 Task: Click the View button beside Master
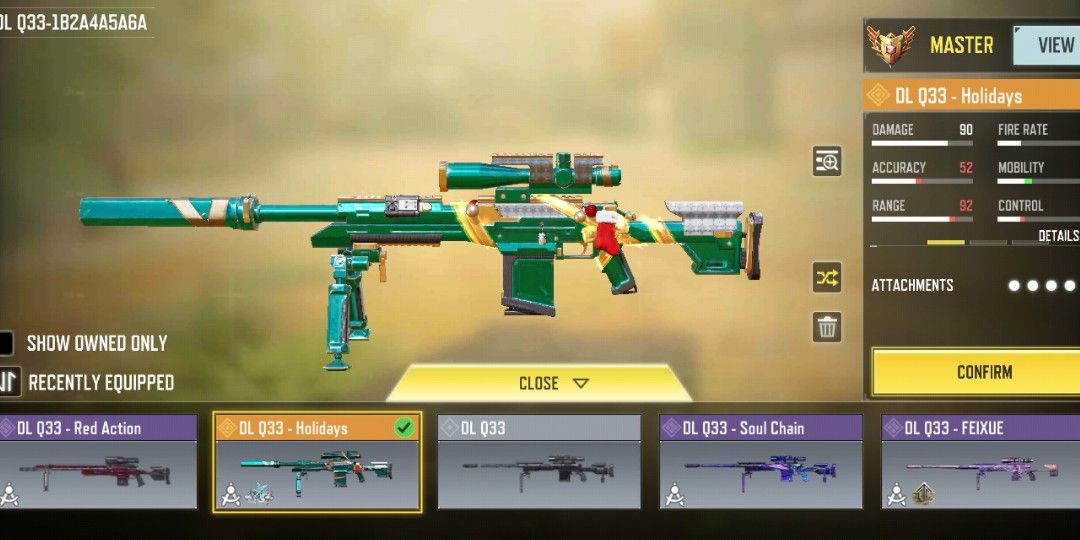click(x=1052, y=45)
